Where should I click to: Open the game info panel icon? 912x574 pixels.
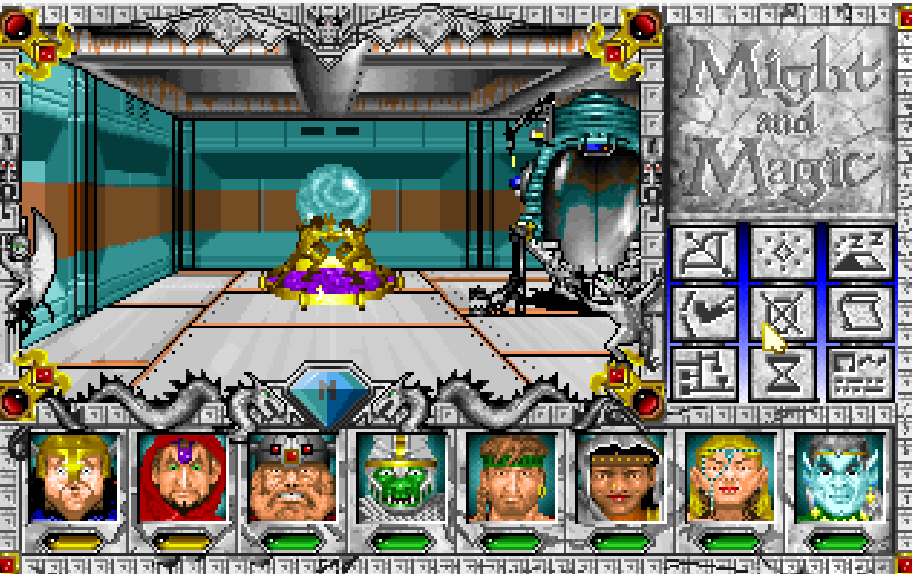pyautogui.click(x=859, y=372)
